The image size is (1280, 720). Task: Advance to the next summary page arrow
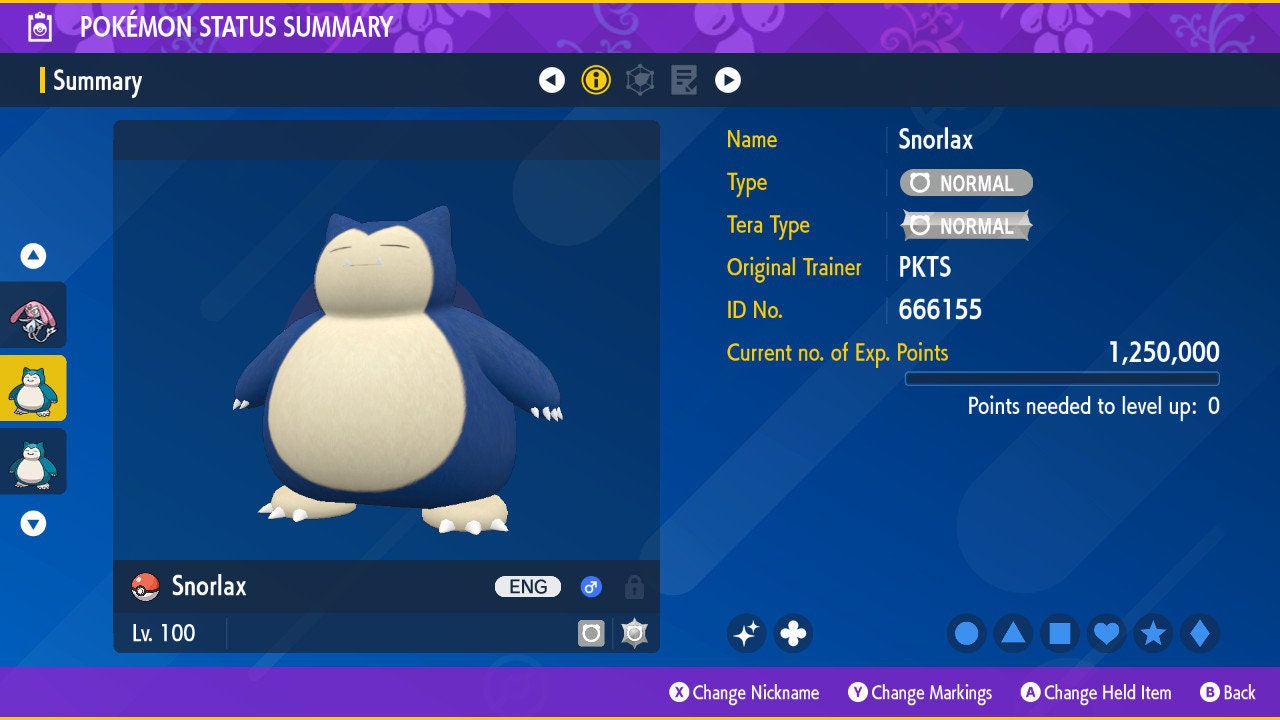point(728,80)
